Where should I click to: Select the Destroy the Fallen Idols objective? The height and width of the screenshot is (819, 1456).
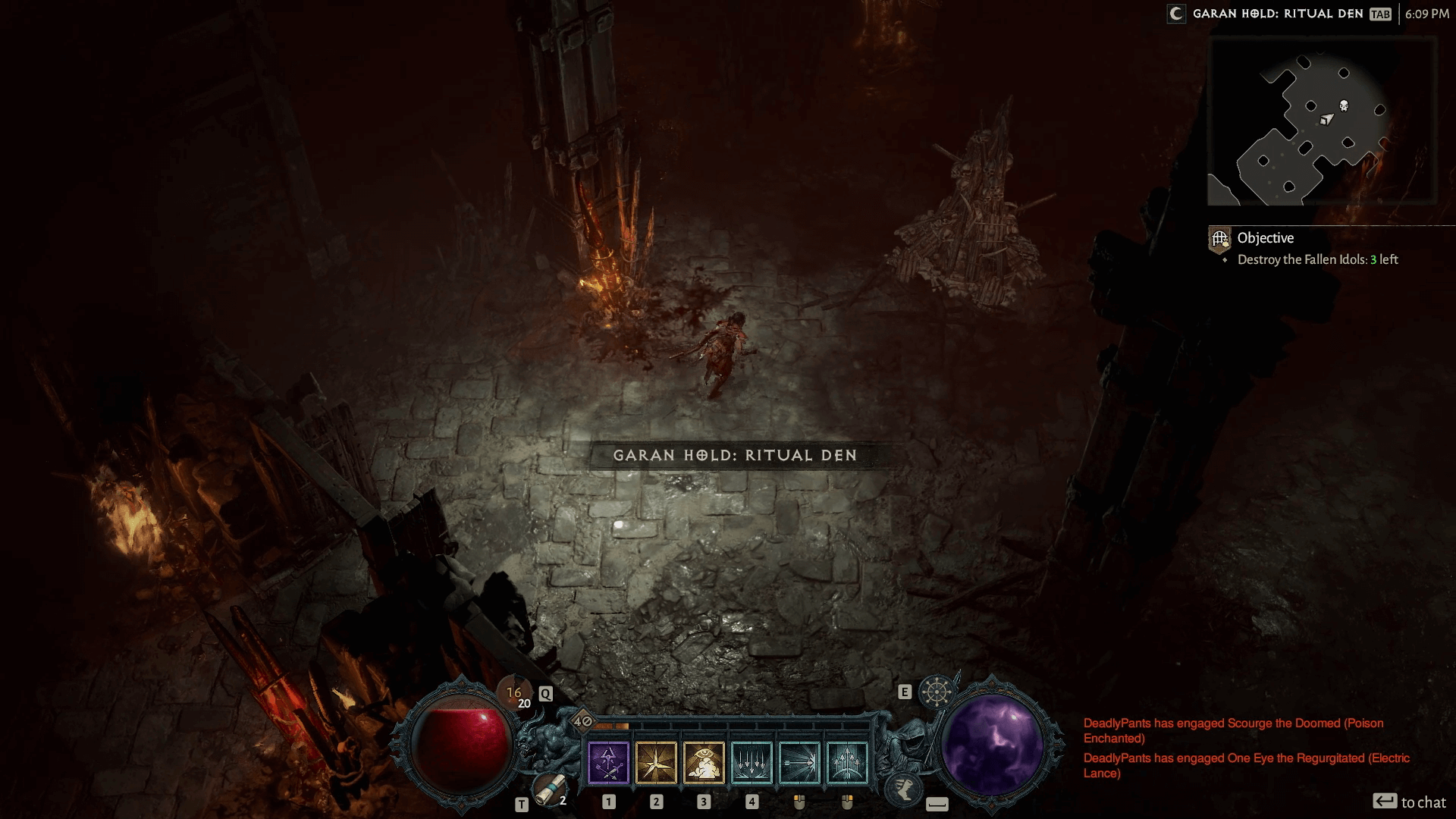1317,260
